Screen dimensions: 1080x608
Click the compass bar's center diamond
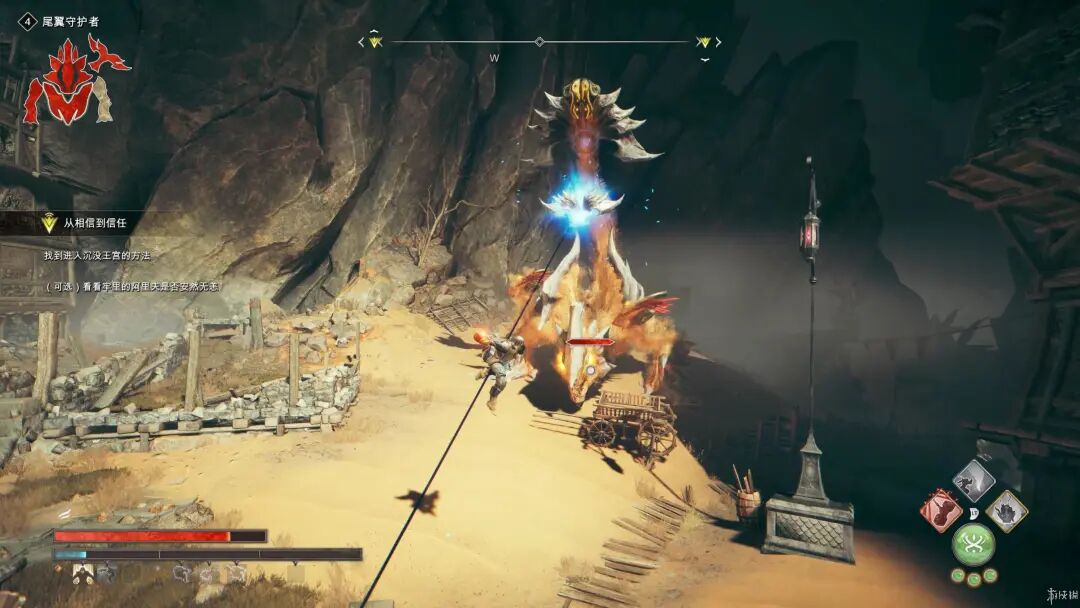pyautogui.click(x=540, y=42)
